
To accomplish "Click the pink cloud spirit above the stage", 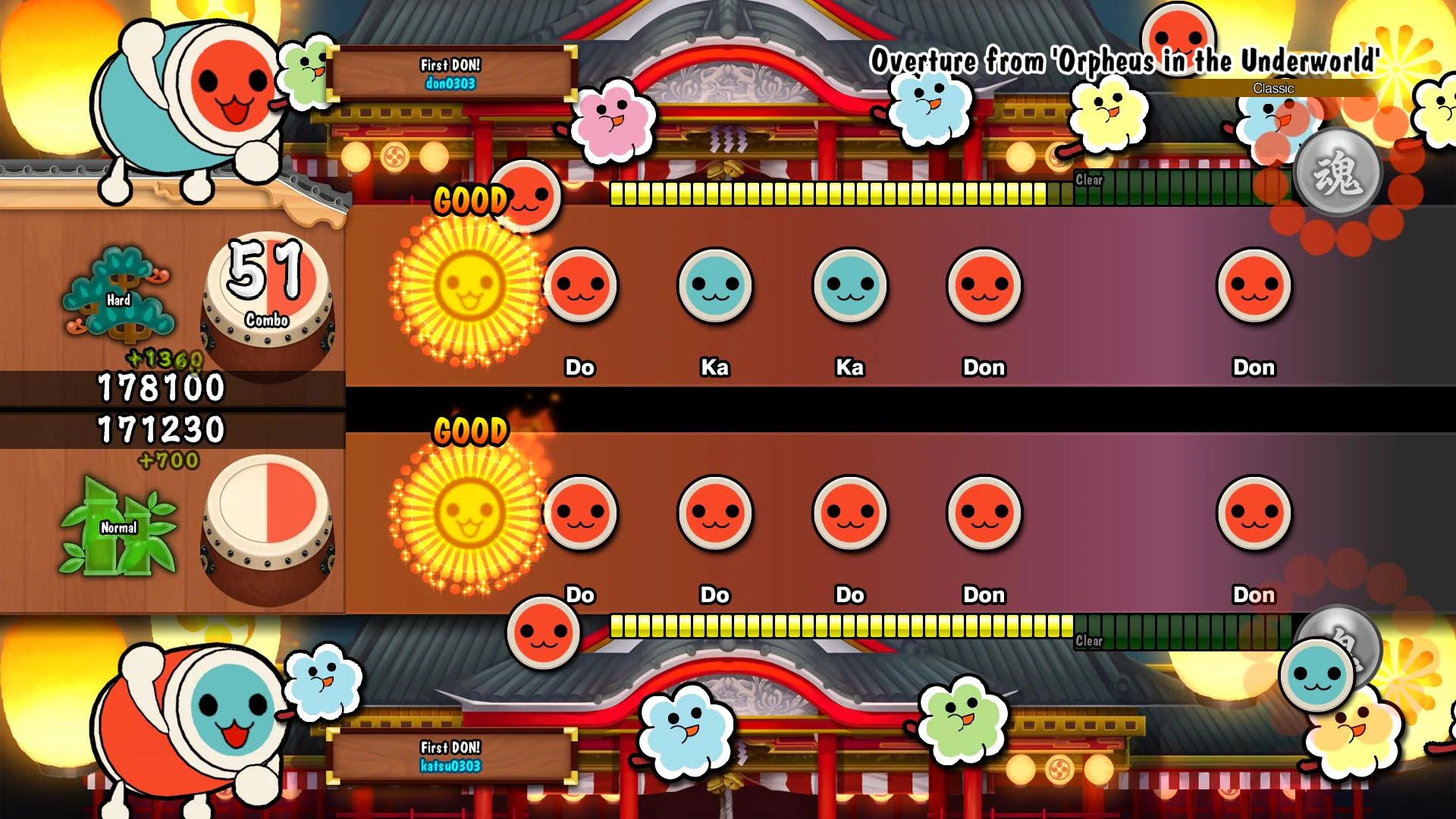I will (616, 121).
